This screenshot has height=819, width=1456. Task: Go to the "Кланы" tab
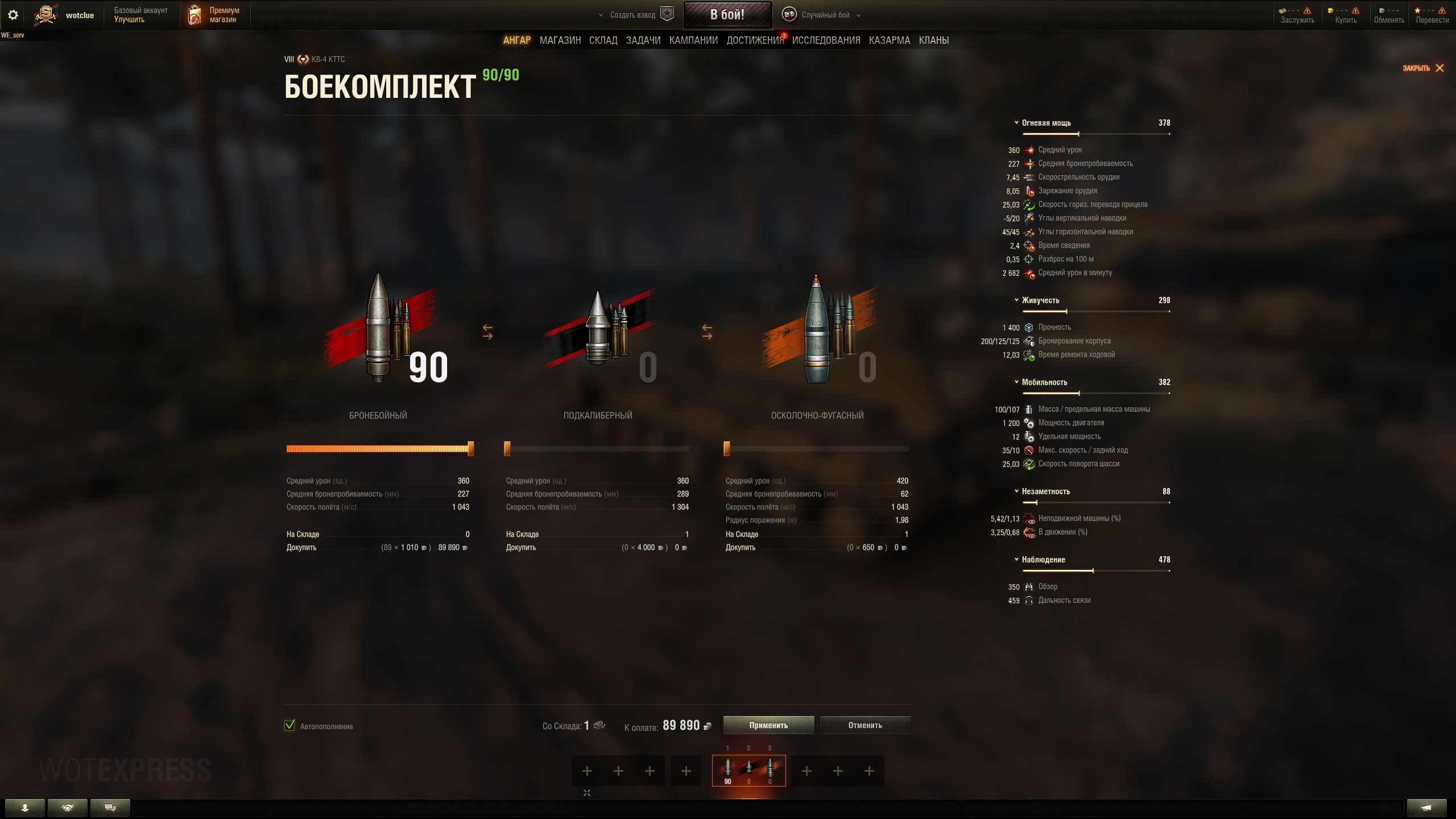tap(933, 40)
